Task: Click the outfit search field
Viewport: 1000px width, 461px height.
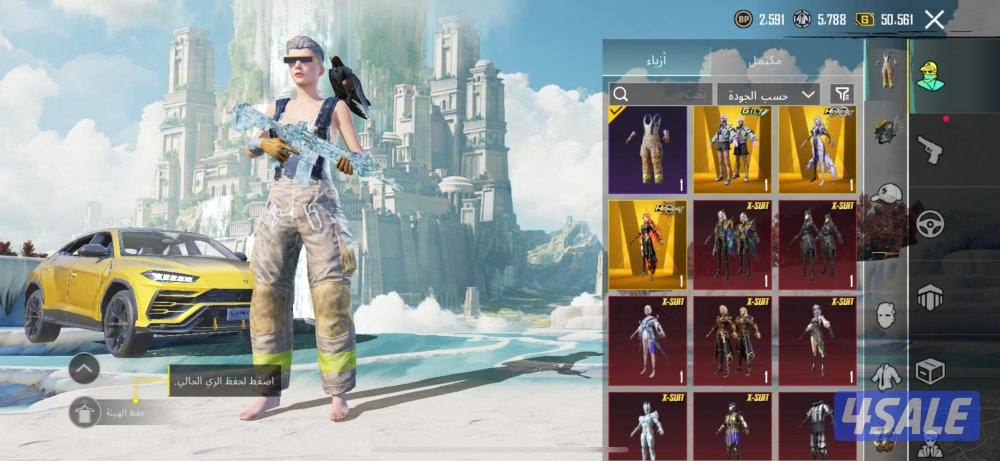Action: click(x=660, y=94)
